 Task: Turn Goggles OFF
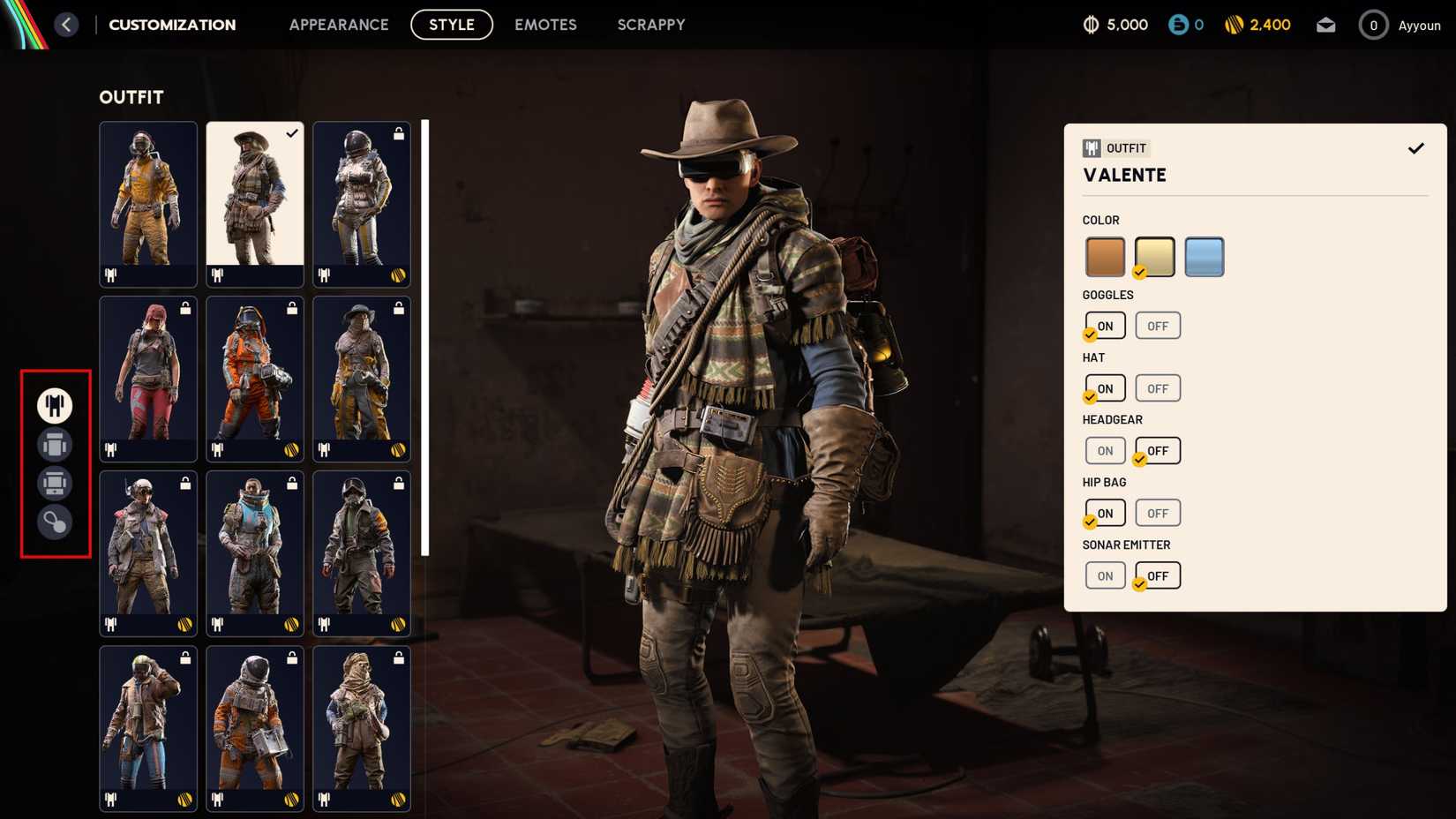coord(1157,326)
